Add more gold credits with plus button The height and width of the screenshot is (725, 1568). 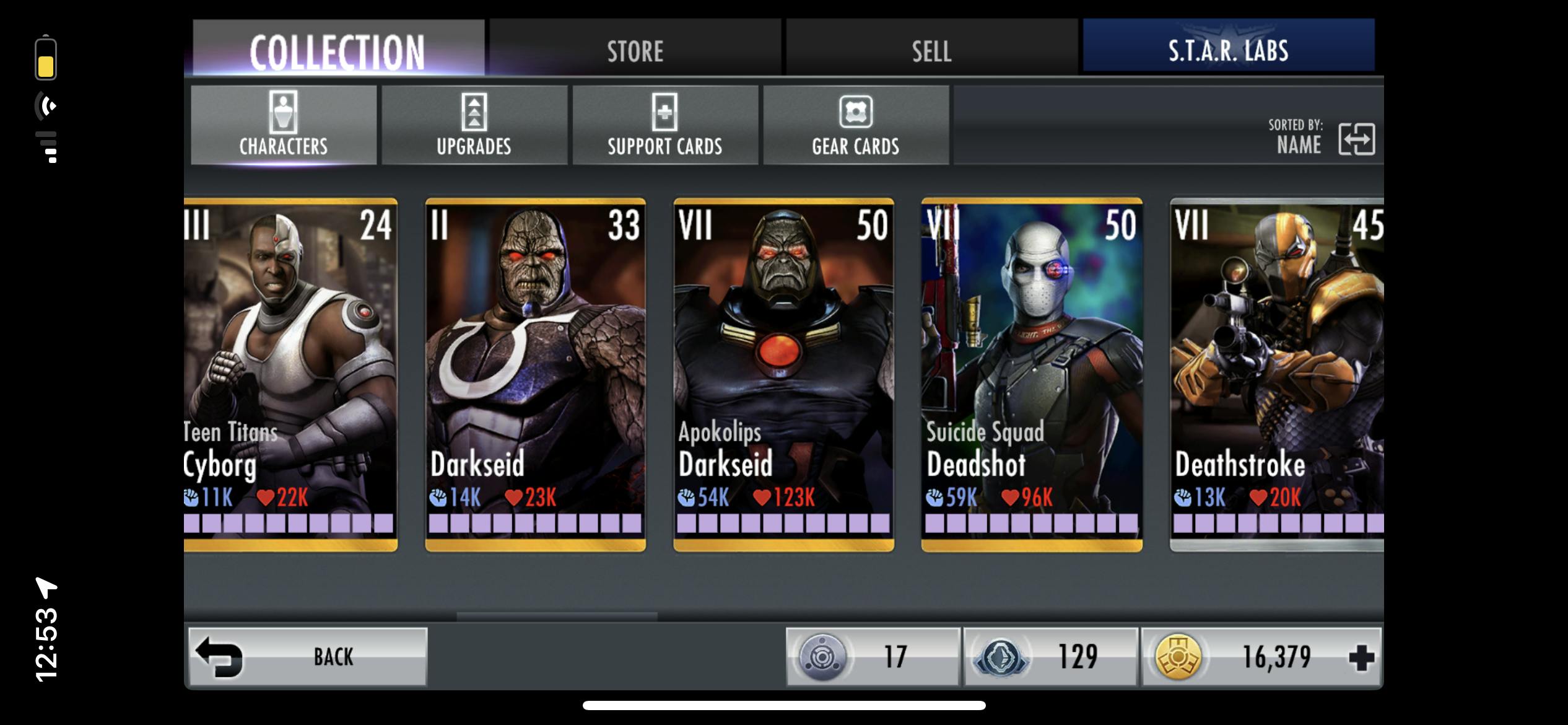[1361, 657]
